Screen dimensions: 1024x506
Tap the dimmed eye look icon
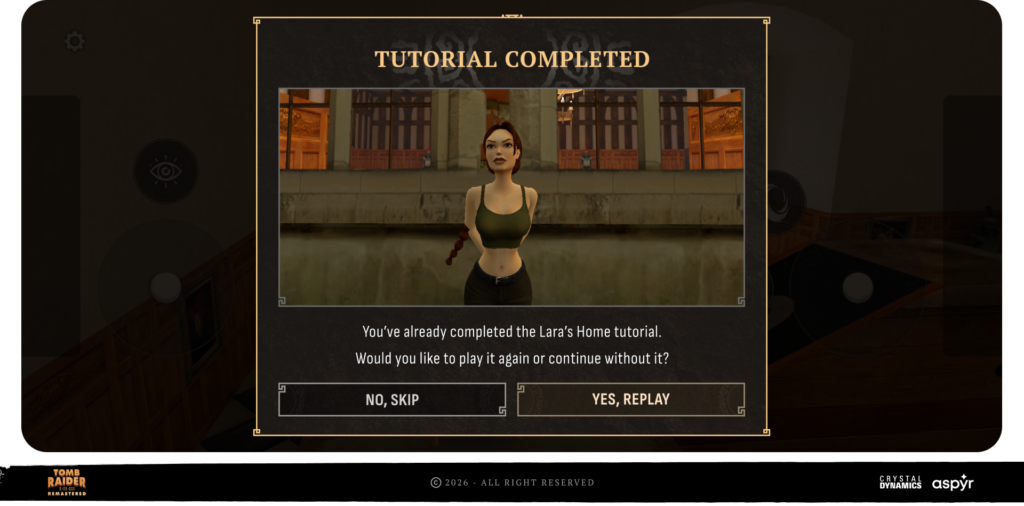click(165, 170)
